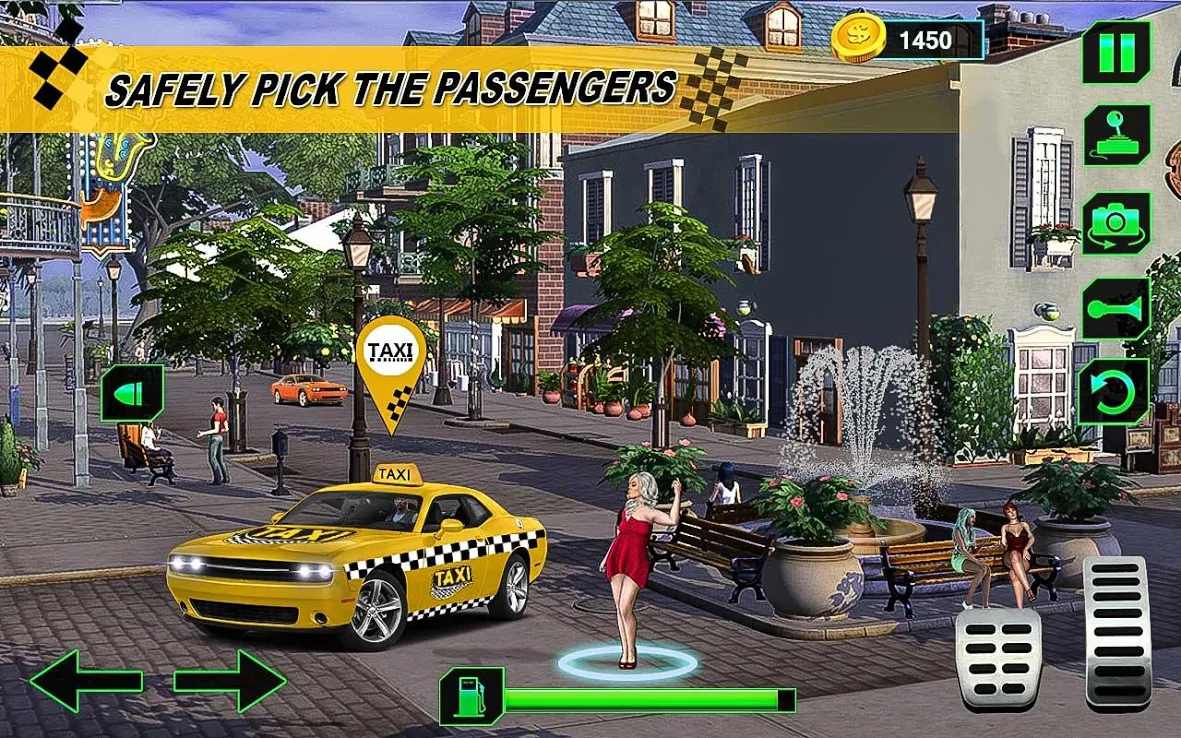Change the camera view
This screenshot has height=738, width=1181.
click(x=1116, y=222)
